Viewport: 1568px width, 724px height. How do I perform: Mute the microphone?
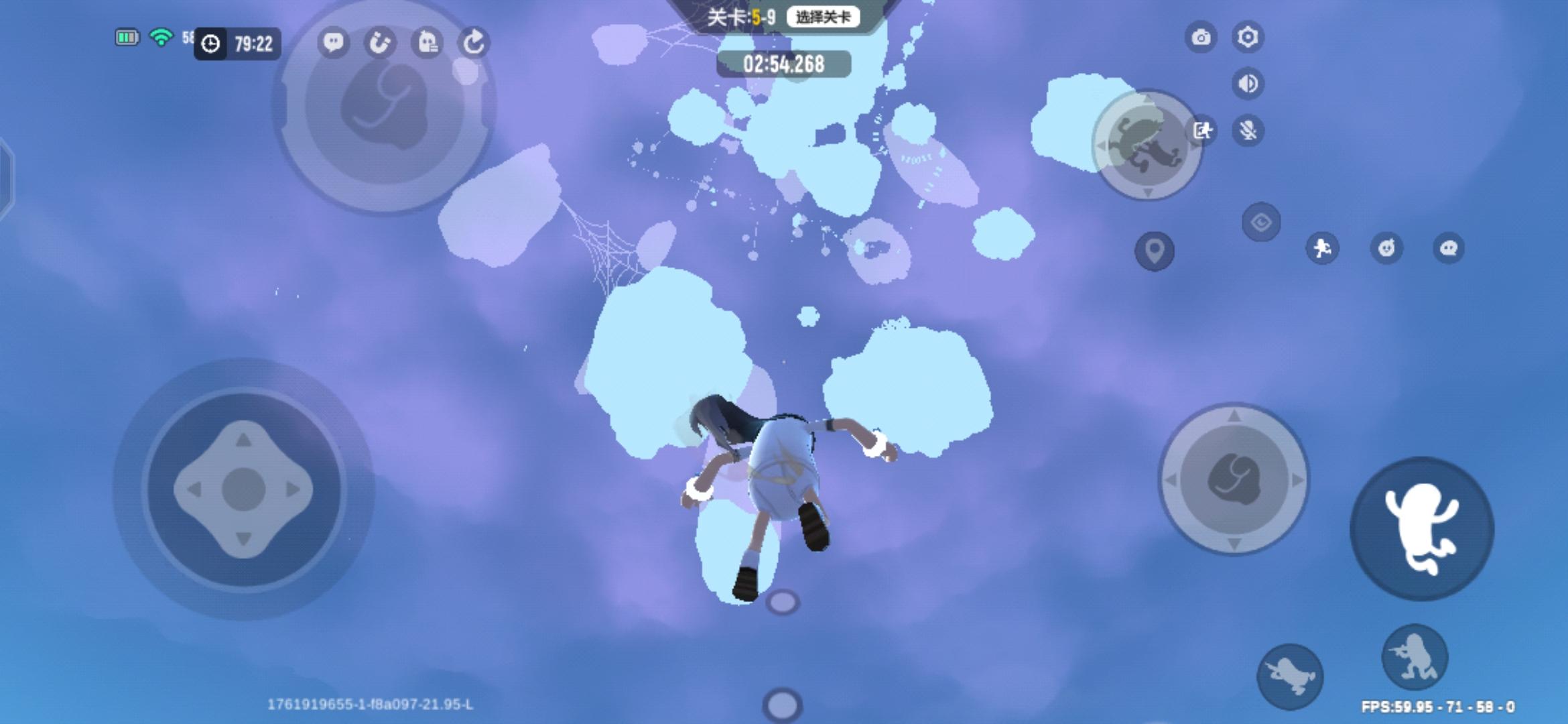pyautogui.click(x=1246, y=131)
